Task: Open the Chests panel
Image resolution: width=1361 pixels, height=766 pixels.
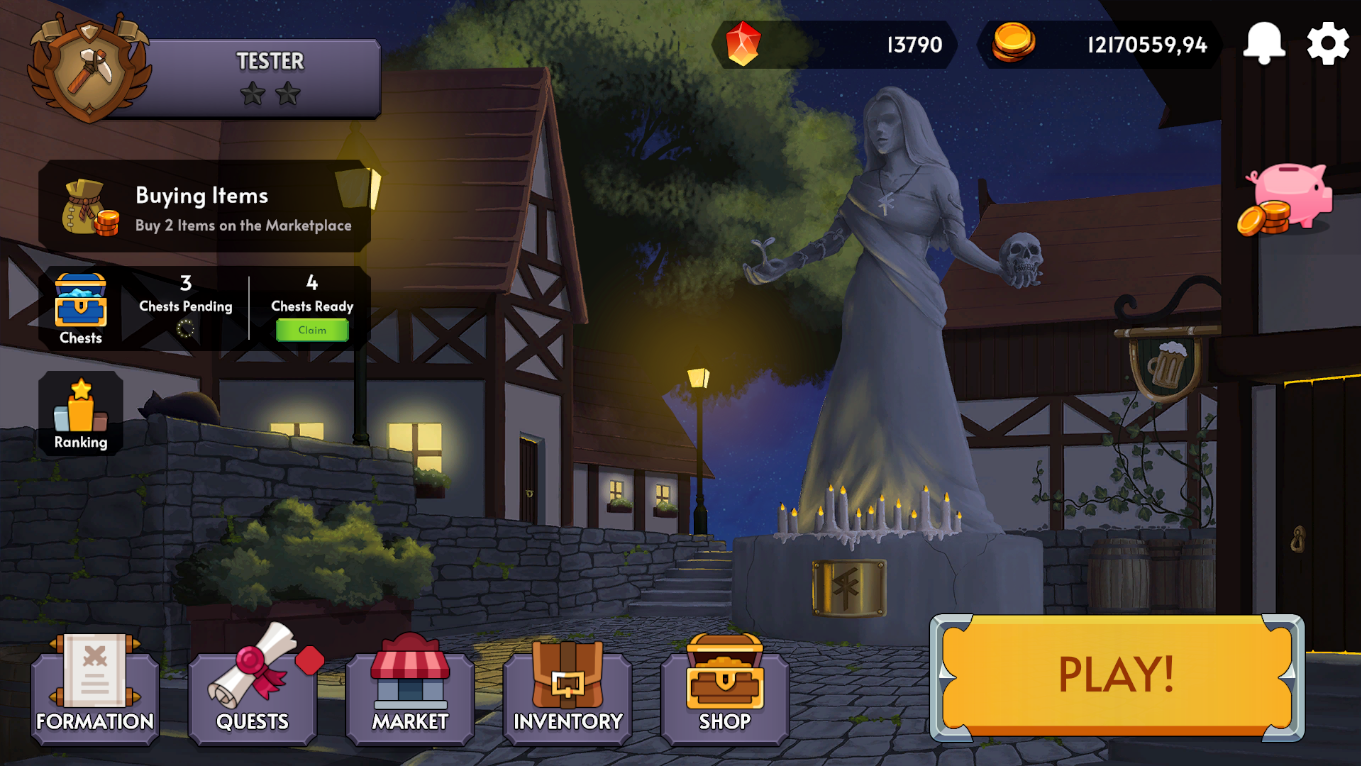Action: point(80,303)
